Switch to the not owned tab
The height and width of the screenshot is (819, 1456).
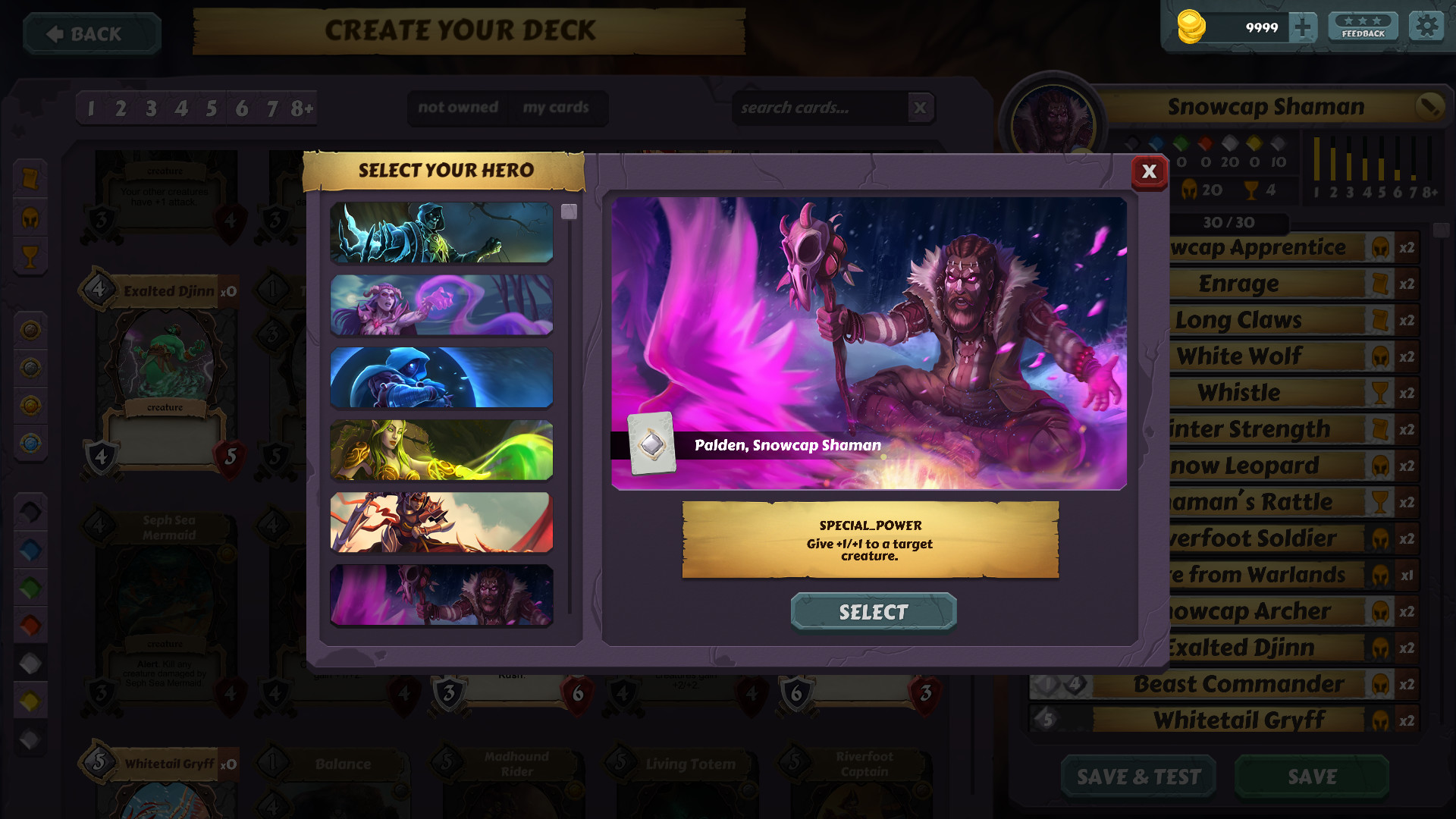pos(457,108)
